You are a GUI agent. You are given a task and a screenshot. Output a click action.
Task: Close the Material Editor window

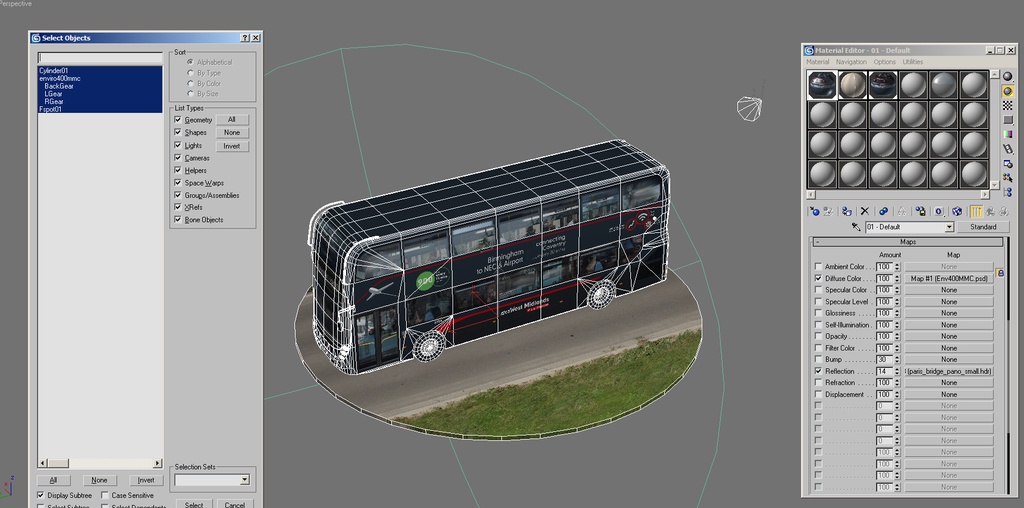pyautogui.click(x=1010, y=50)
